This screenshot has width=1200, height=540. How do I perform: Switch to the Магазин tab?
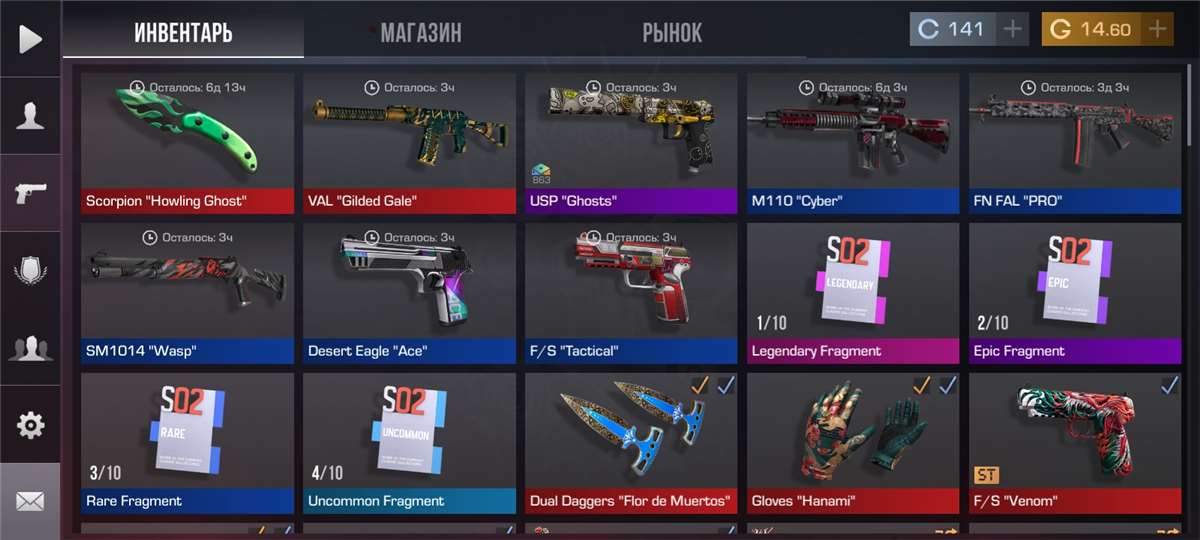[420, 32]
